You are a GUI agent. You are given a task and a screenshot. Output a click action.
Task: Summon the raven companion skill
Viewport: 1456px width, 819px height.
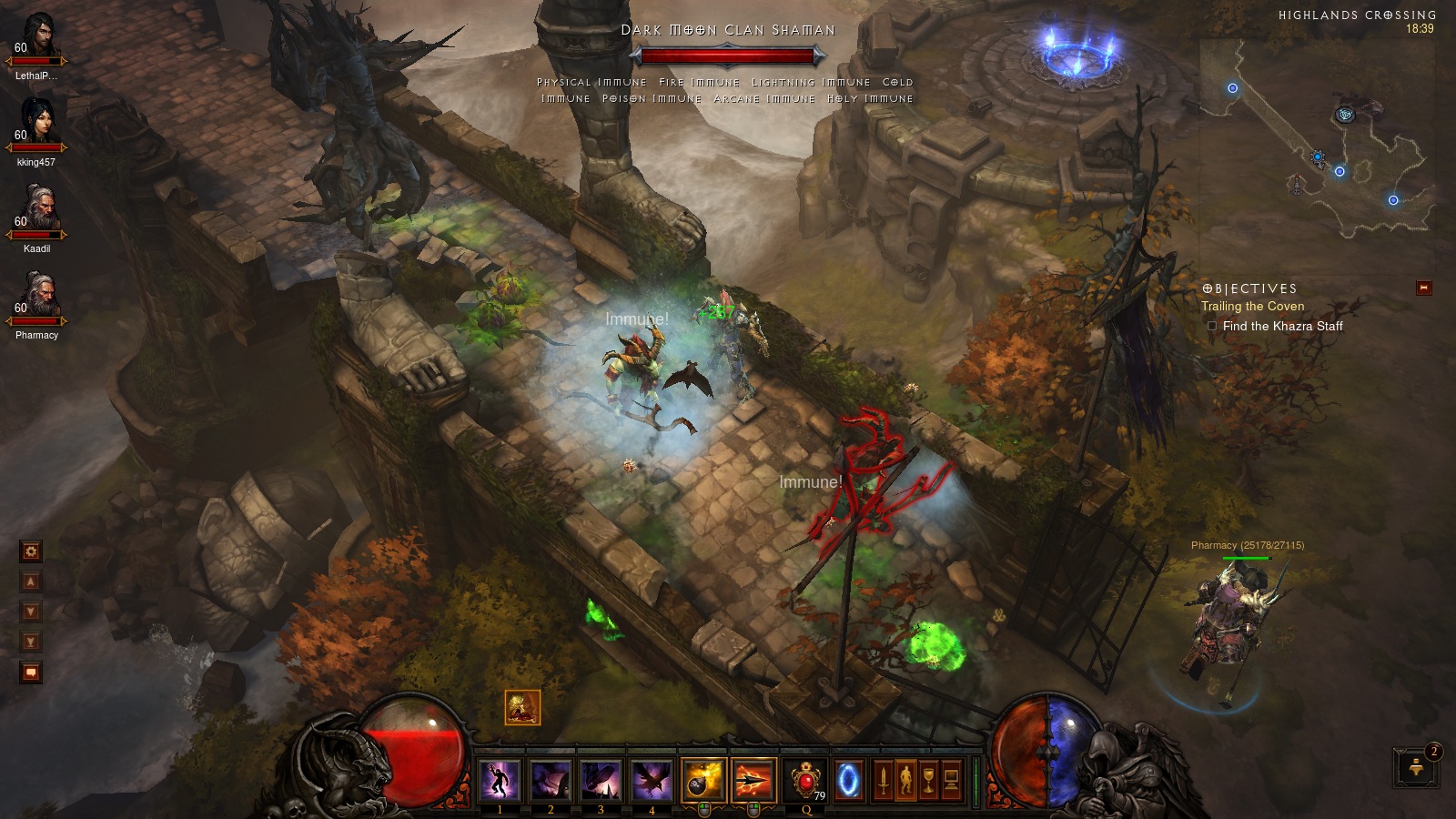click(x=652, y=781)
